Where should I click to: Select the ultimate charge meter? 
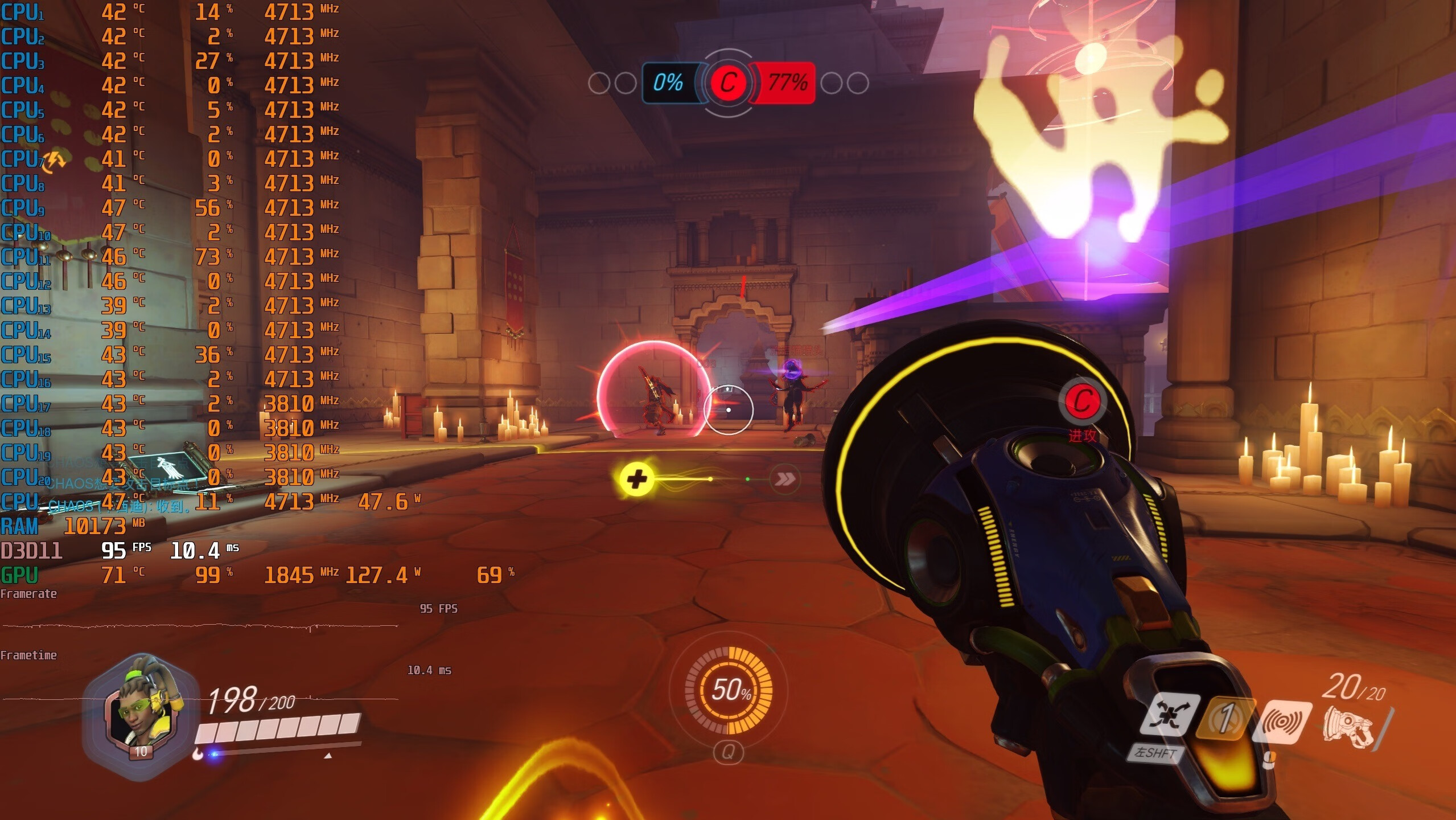pos(729,690)
